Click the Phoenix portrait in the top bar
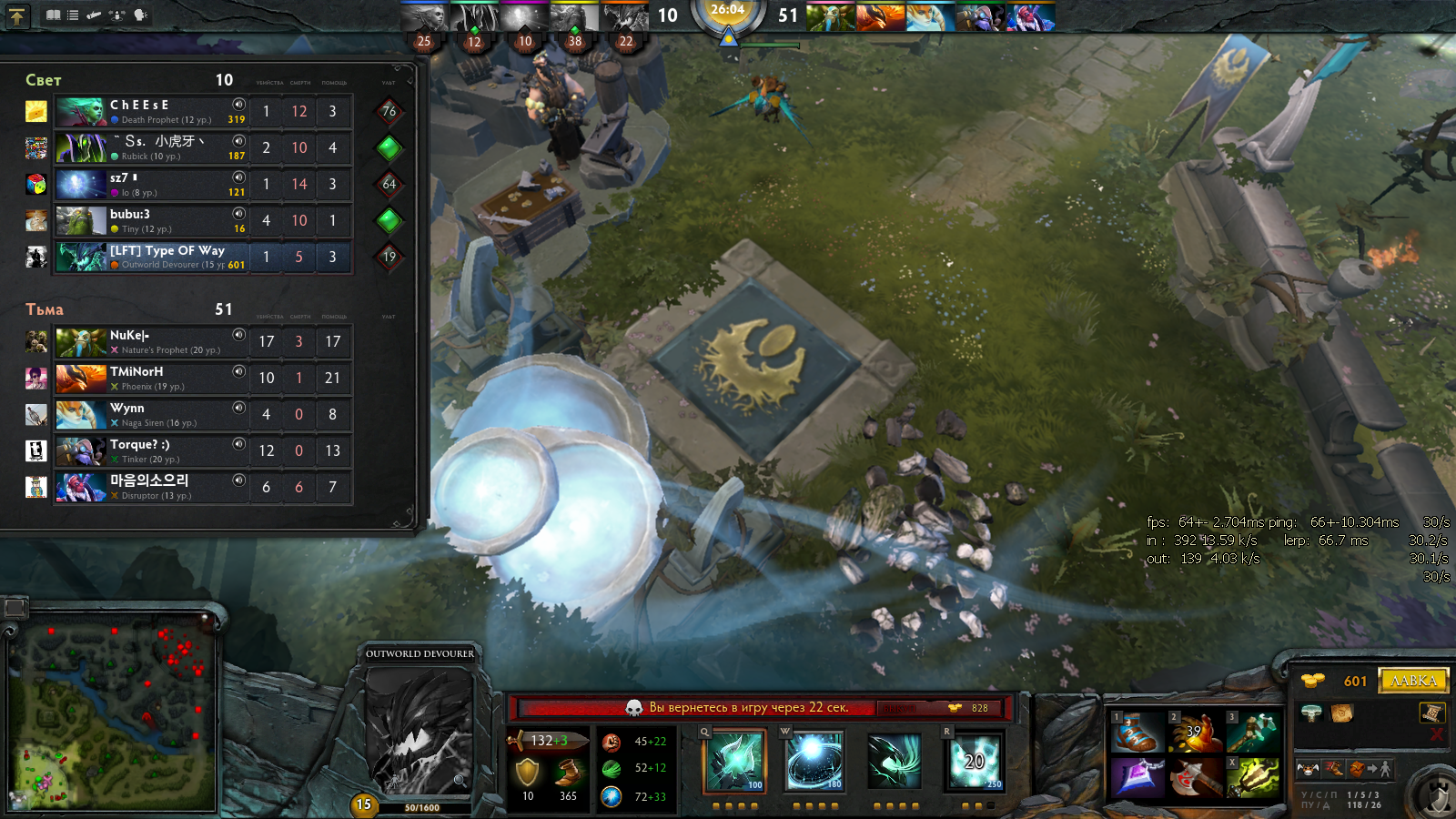This screenshot has height=819, width=1456. coord(880,16)
